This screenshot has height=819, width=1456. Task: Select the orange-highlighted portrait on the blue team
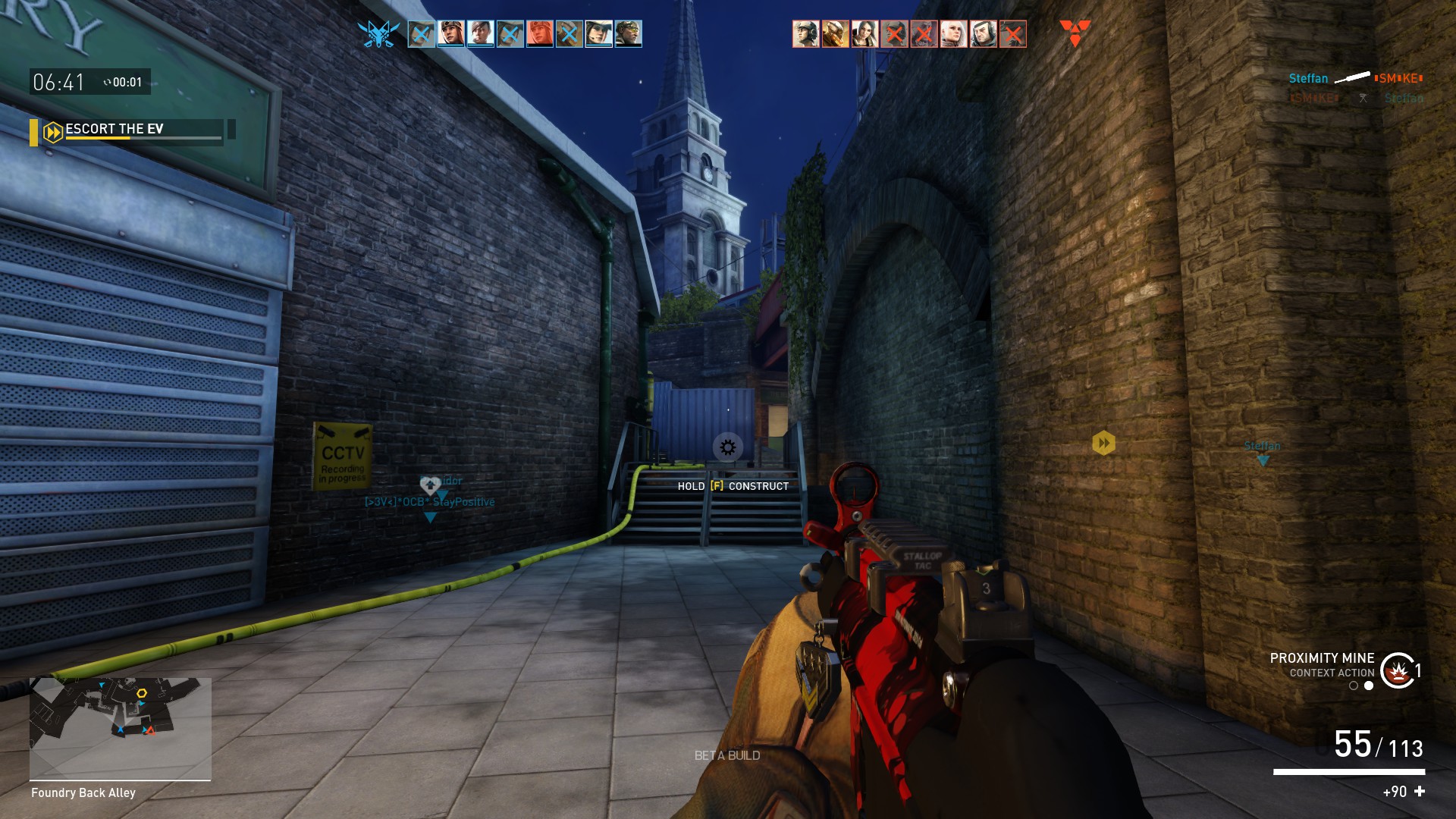coord(539,34)
